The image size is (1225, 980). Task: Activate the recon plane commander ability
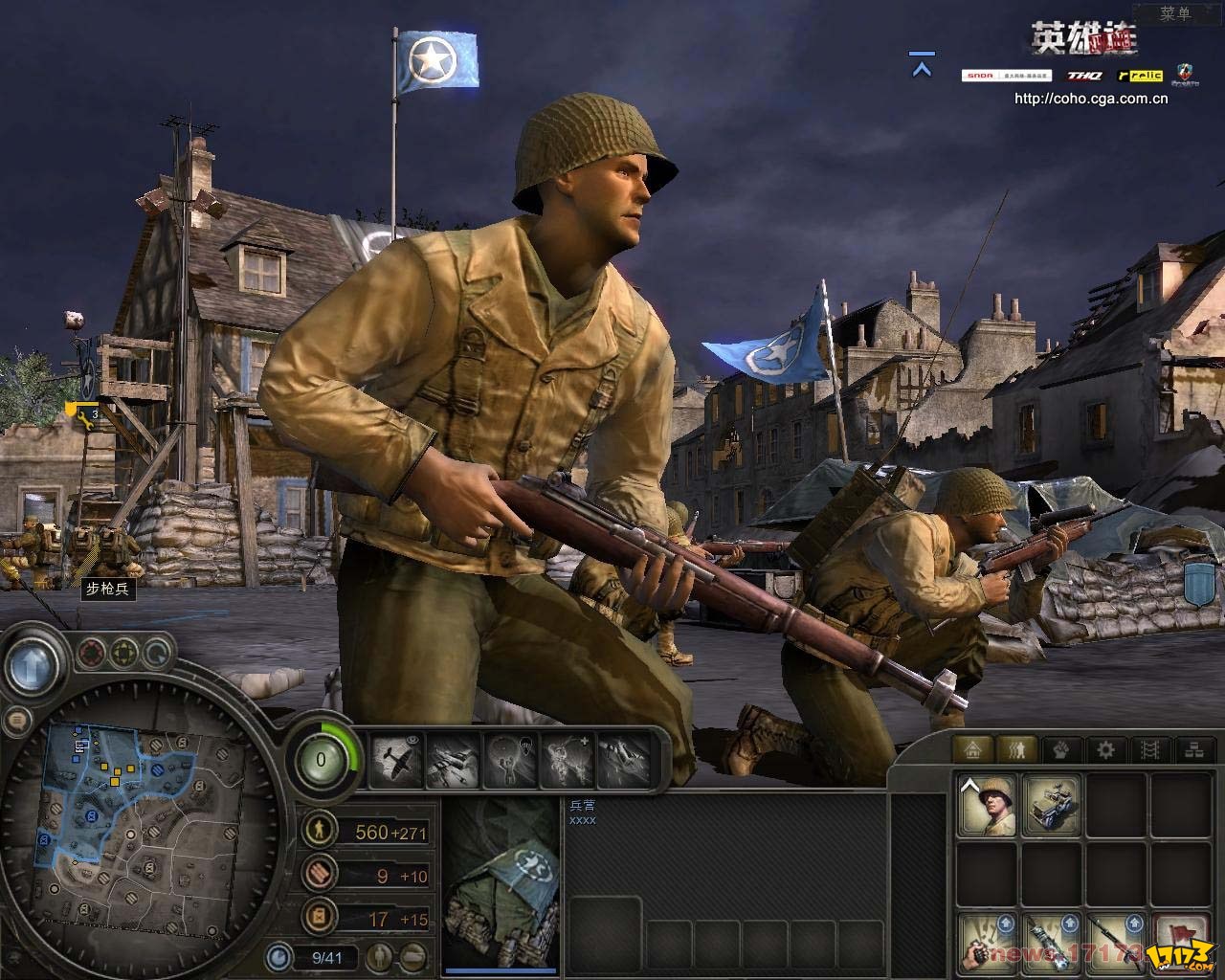397,761
